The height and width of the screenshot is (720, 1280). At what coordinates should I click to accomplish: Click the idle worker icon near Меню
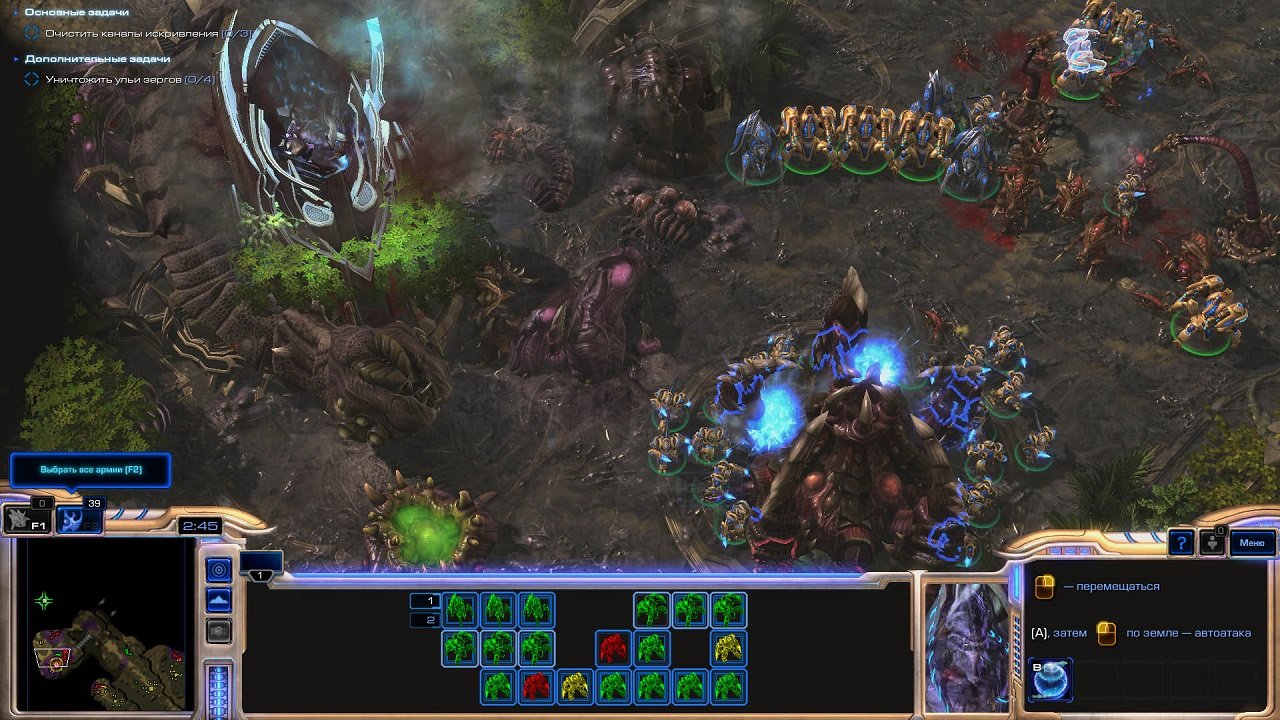[1212, 542]
